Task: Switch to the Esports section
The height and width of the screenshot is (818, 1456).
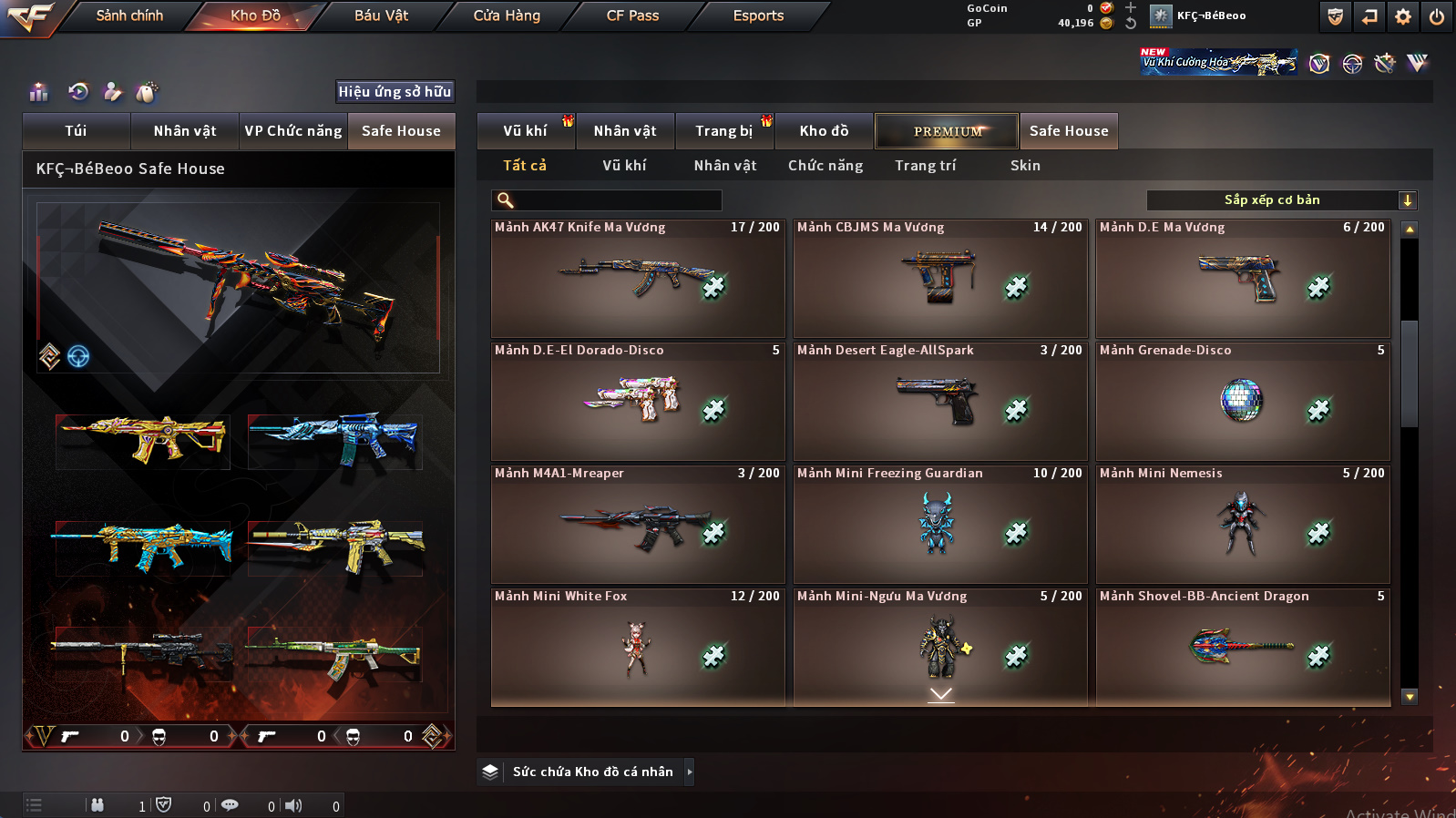Action: pos(758,15)
